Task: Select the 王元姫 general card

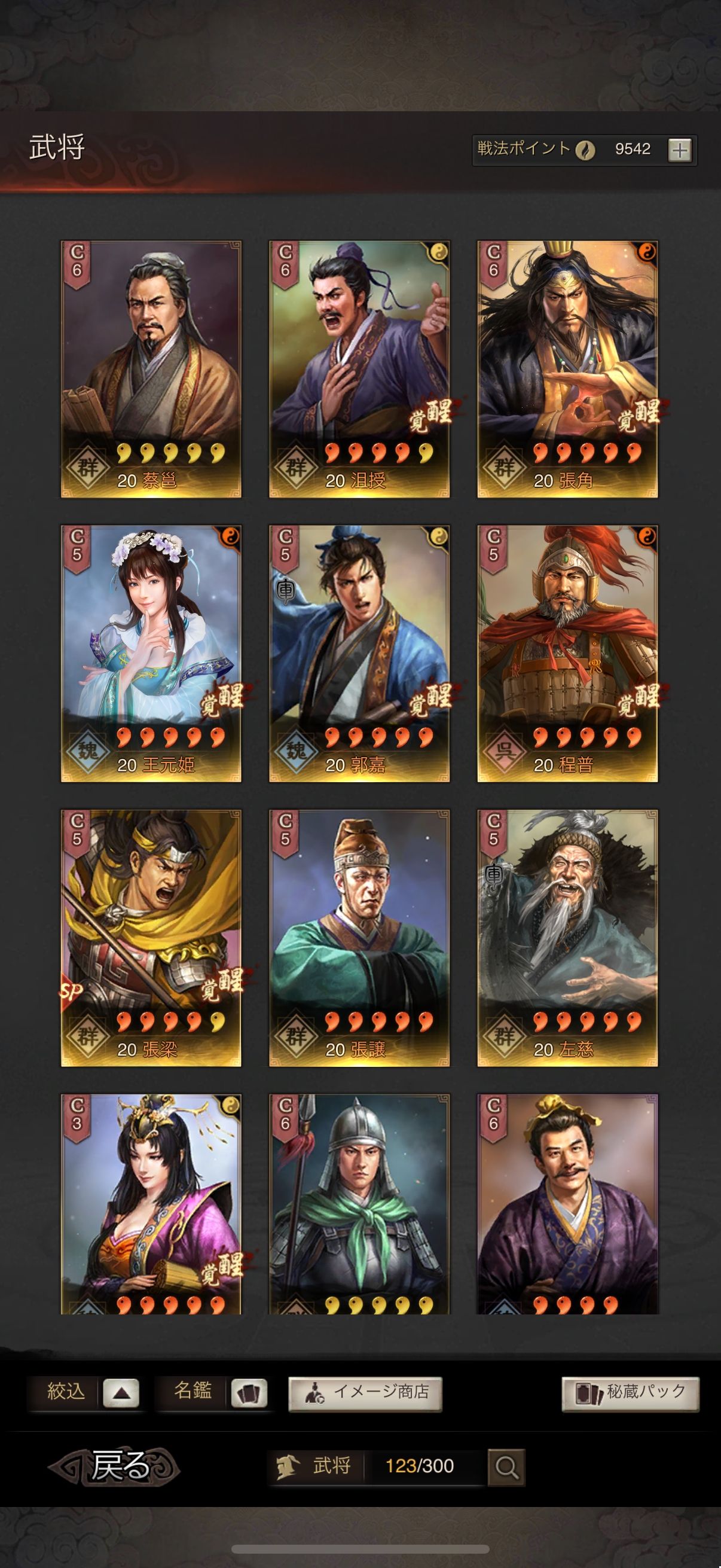Action: pos(151,653)
